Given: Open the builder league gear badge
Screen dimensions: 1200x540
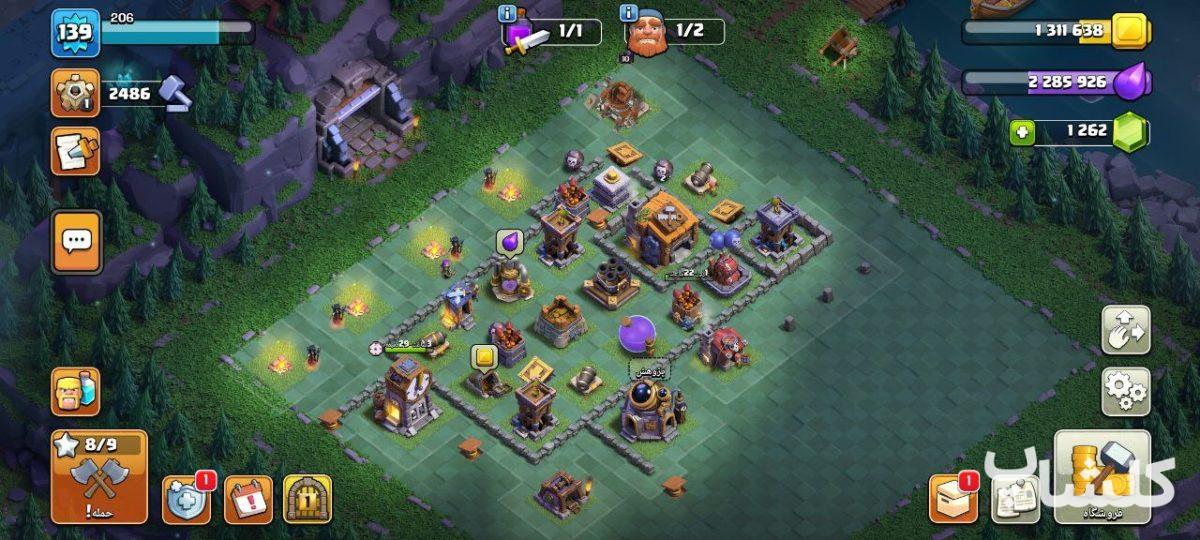Looking at the screenshot, I should coord(75,93).
